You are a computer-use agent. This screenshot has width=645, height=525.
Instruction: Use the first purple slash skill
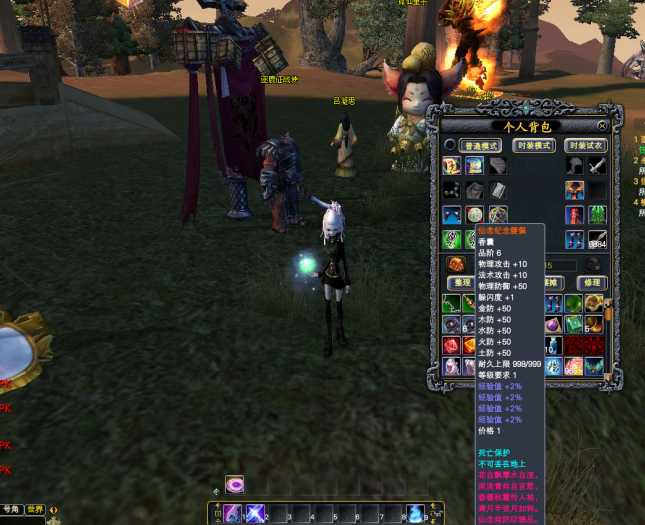pos(233,514)
